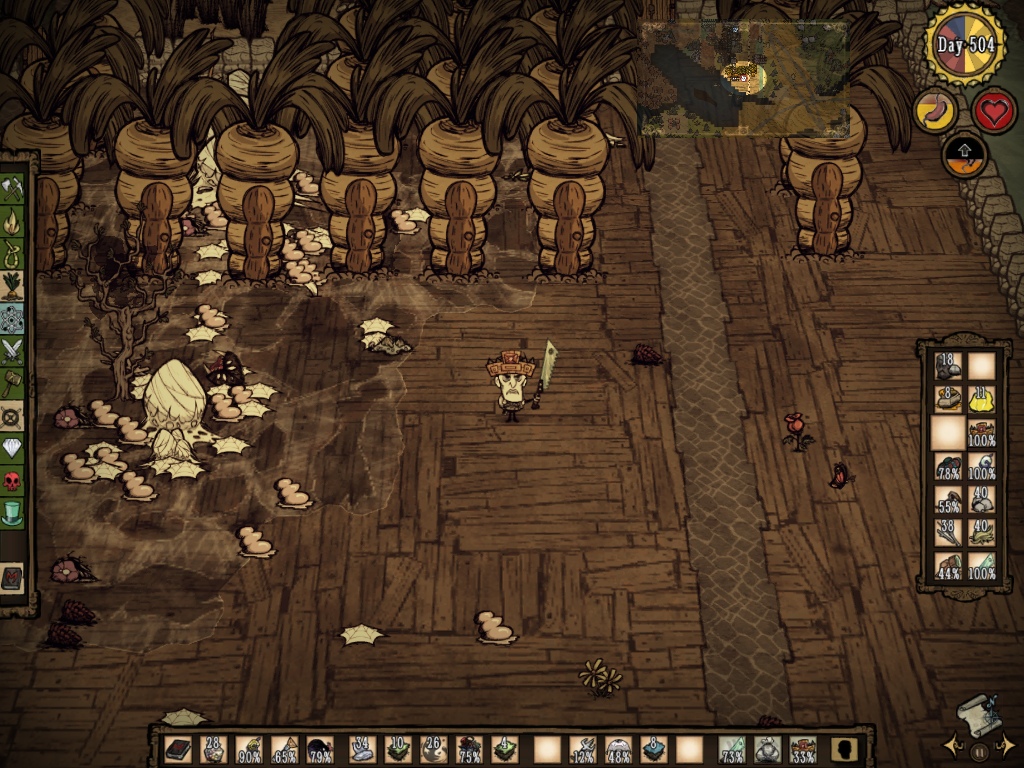Select the inventory slot showing 79%
Viewport: 1024px width, 768px height.
coord(320,749)
